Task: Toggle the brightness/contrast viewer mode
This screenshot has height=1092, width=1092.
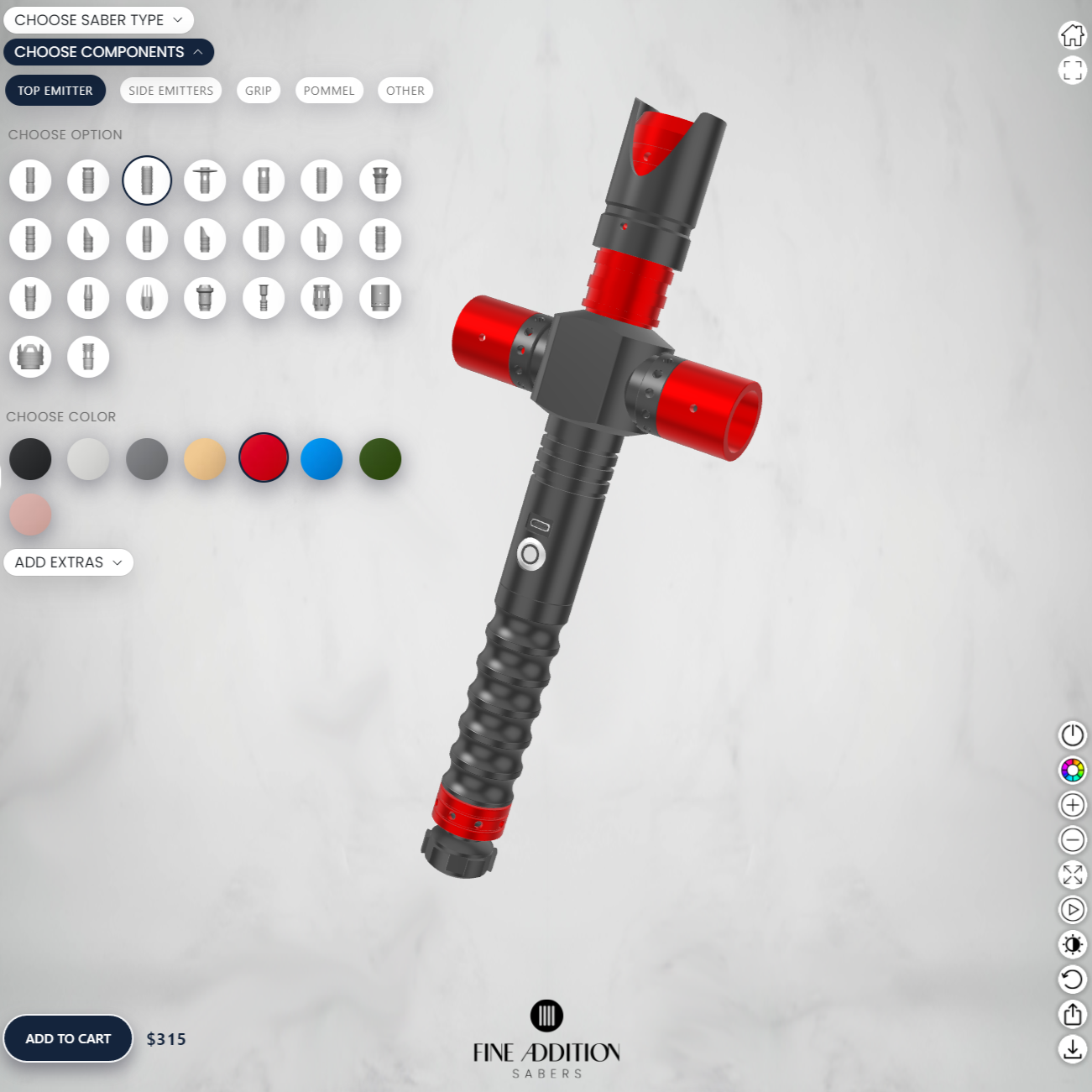Action: 1072,944
